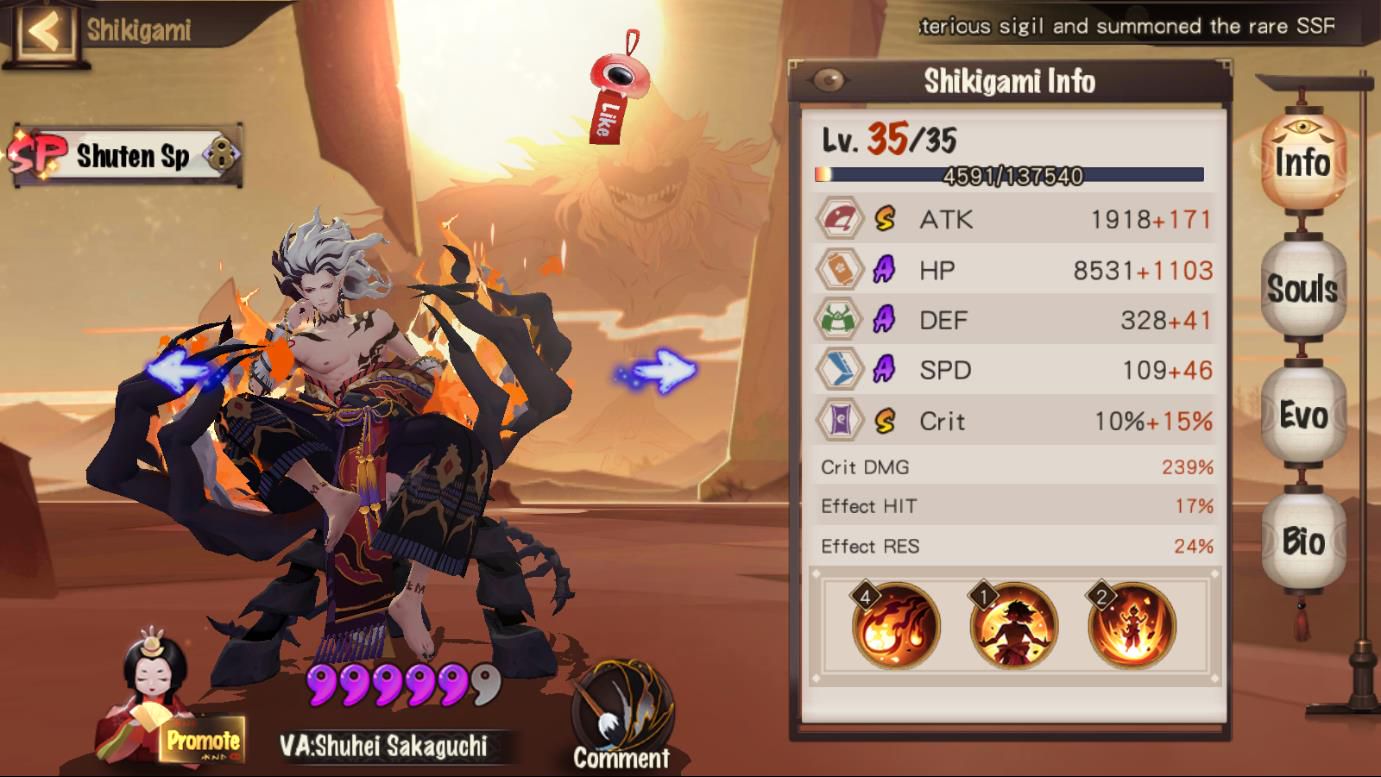Viewport: 1381px width, 777px height.
Task: View the flame pillar skill level 2
Action: pyautogui.click(x=1131, y=625)
